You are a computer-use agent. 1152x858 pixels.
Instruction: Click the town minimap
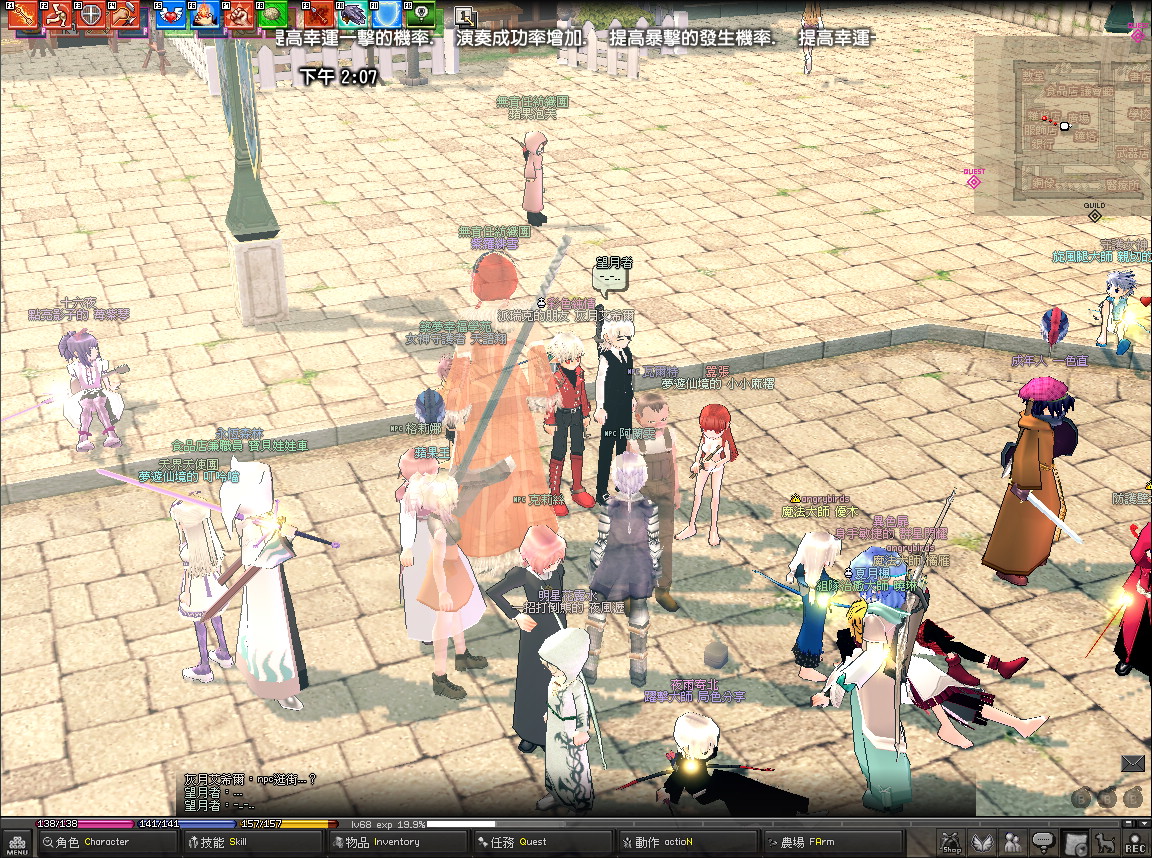click(x=1062, y=125)
